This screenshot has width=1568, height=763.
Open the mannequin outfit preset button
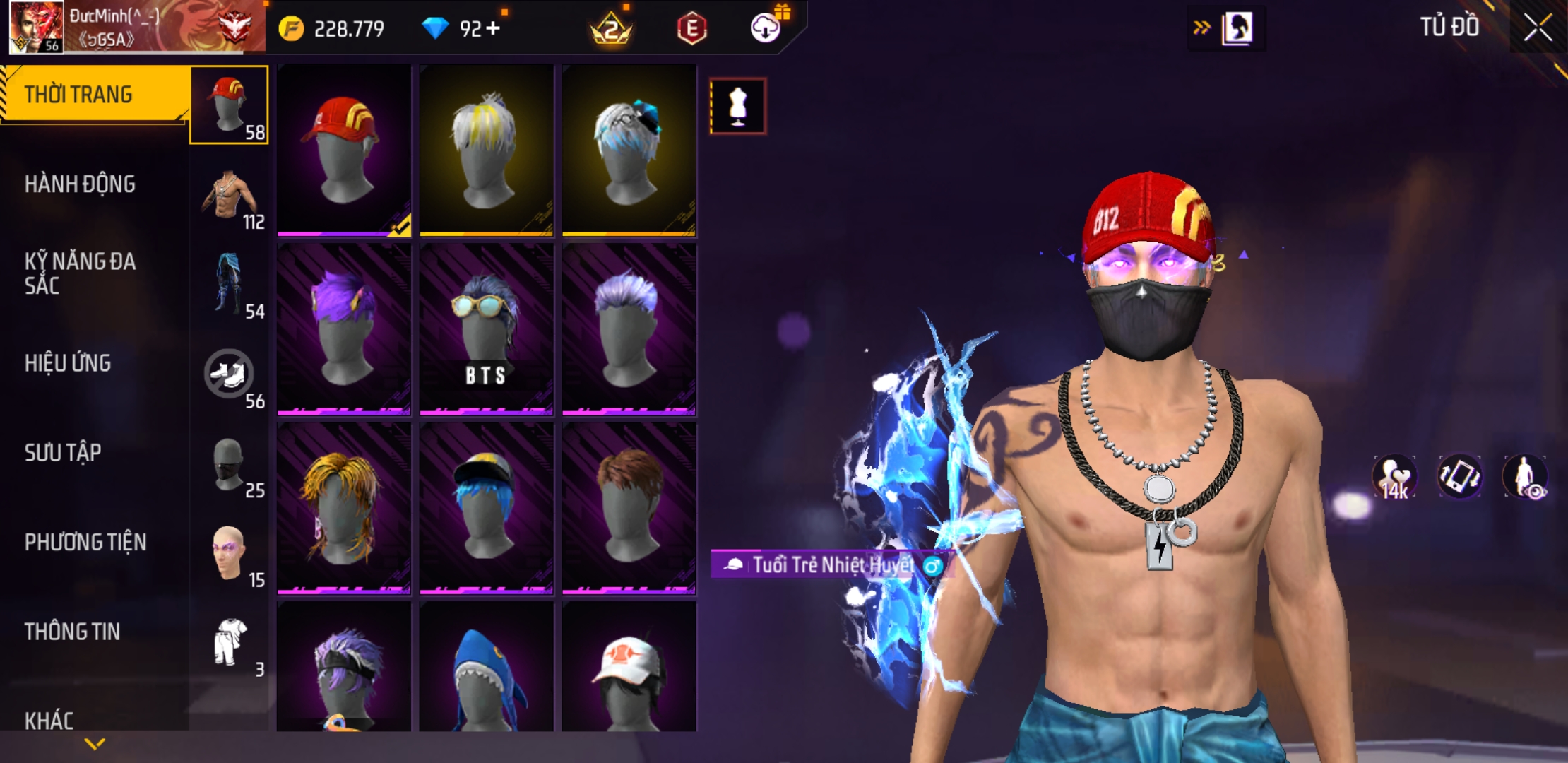point(737,106)
